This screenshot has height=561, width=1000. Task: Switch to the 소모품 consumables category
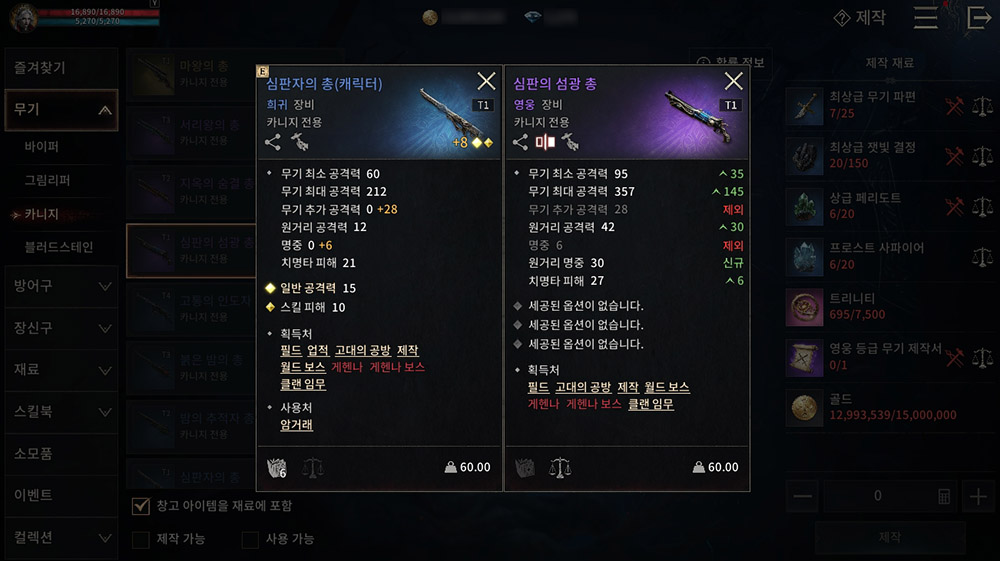pyautogui.click(x=60, y=453)
